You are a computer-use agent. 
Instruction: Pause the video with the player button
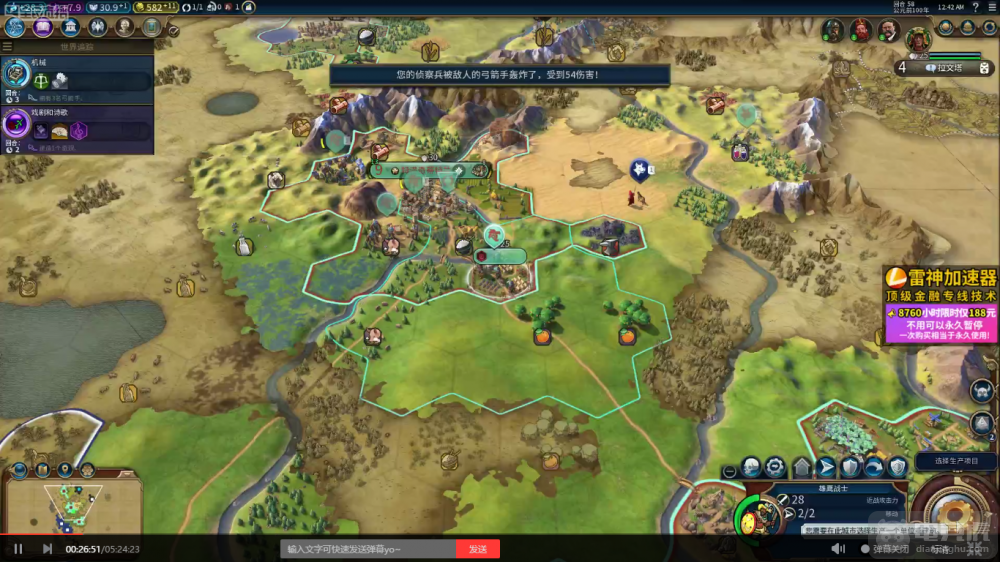pos(18,549)
